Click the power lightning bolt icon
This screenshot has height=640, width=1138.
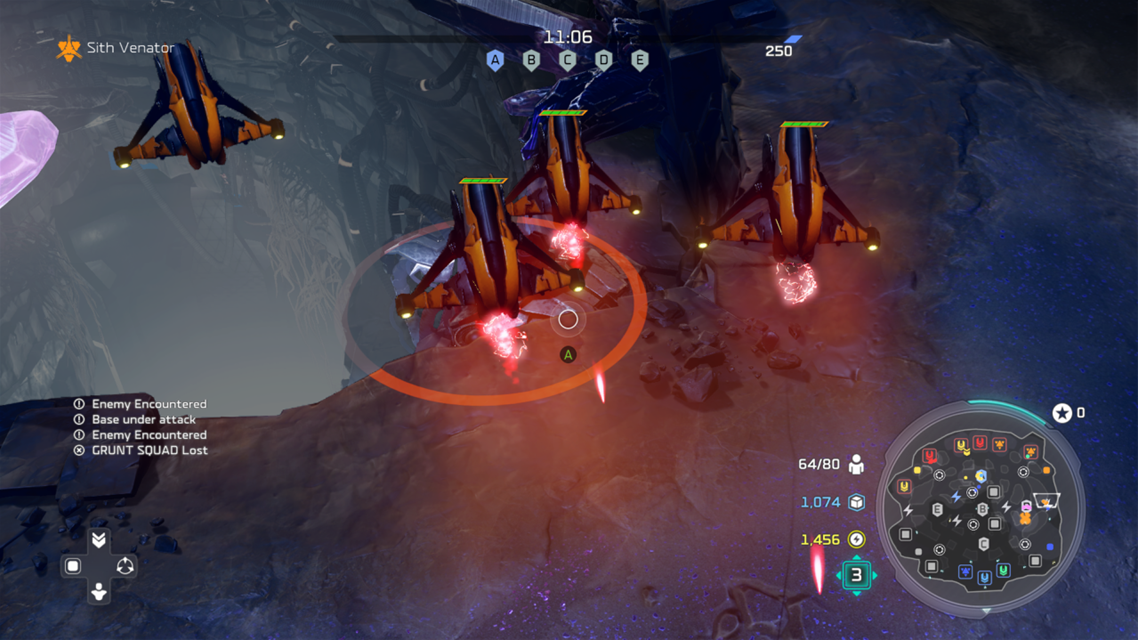(856, 540)
